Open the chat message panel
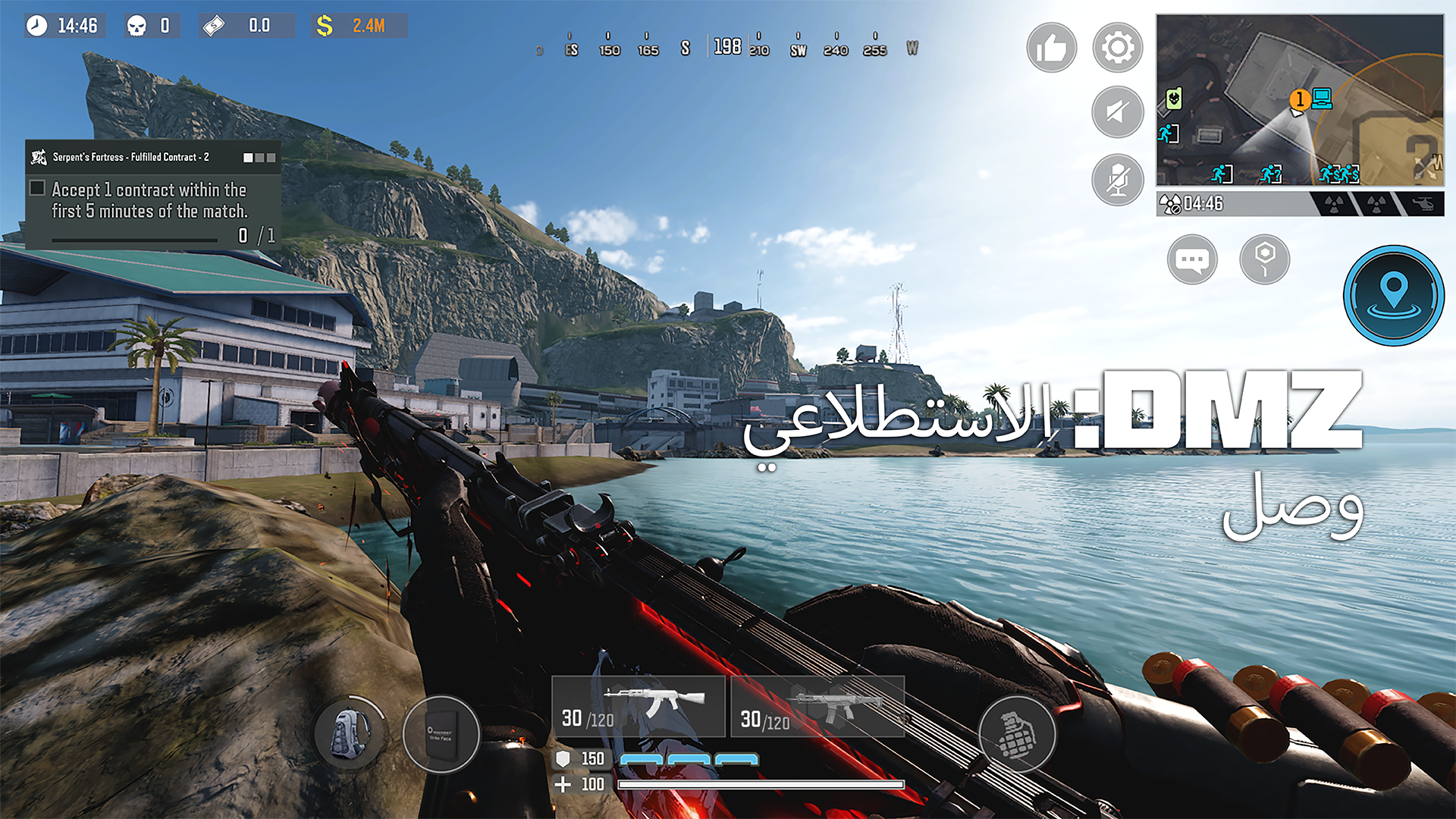Image resolution: width=1456 pixels, height=819 pixels. [1193, 259]
